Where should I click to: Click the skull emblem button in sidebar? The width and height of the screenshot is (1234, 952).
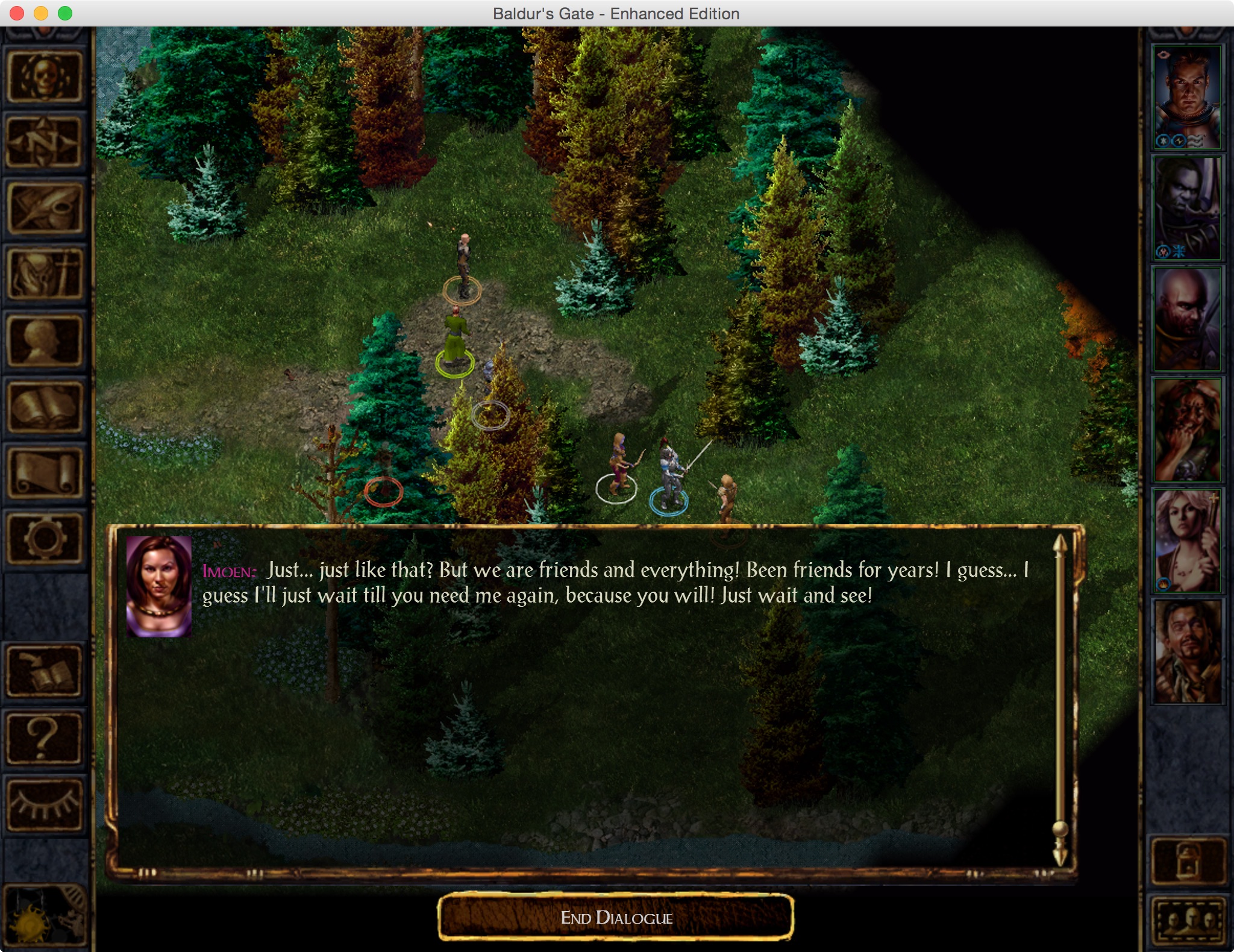(45, 77)
